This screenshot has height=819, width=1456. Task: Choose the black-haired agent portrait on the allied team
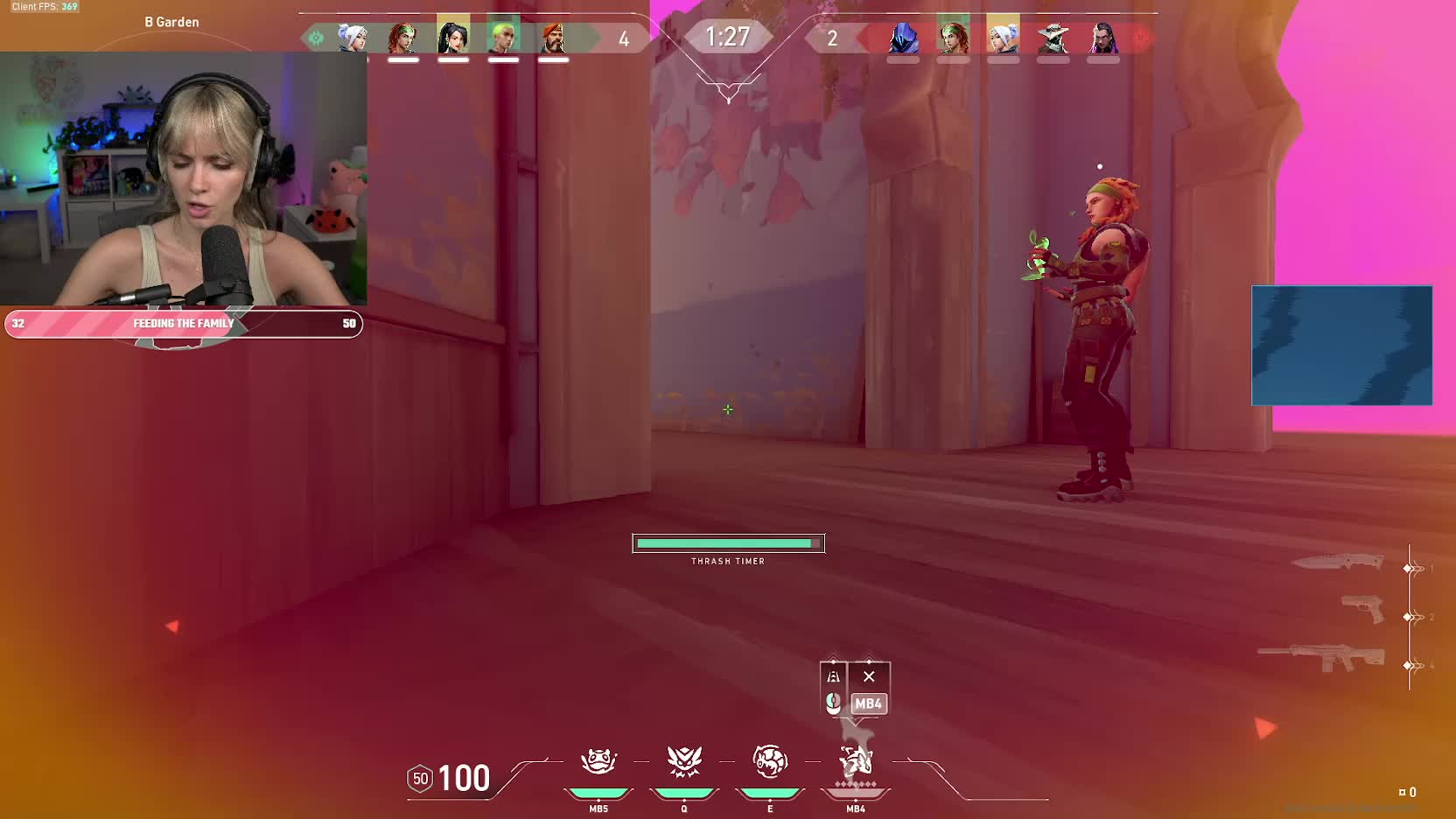point(453,37)
